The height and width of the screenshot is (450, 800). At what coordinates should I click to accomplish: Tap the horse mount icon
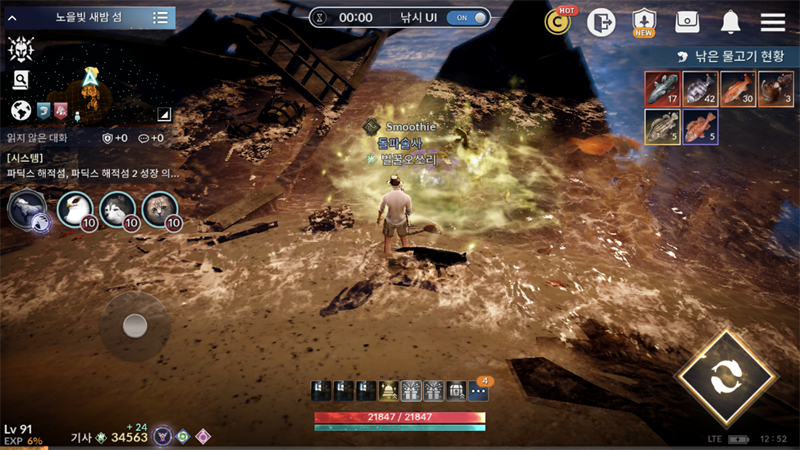pos(25,210)
